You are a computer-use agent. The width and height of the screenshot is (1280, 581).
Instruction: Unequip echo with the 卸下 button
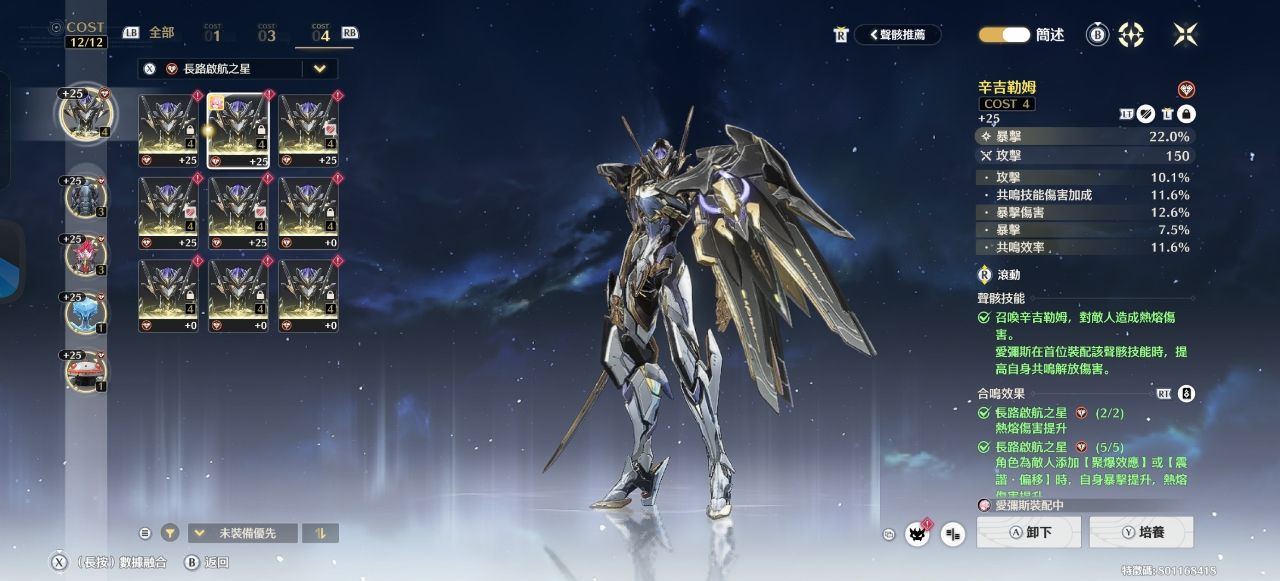pyautogui.click(x=1029, y=532)
